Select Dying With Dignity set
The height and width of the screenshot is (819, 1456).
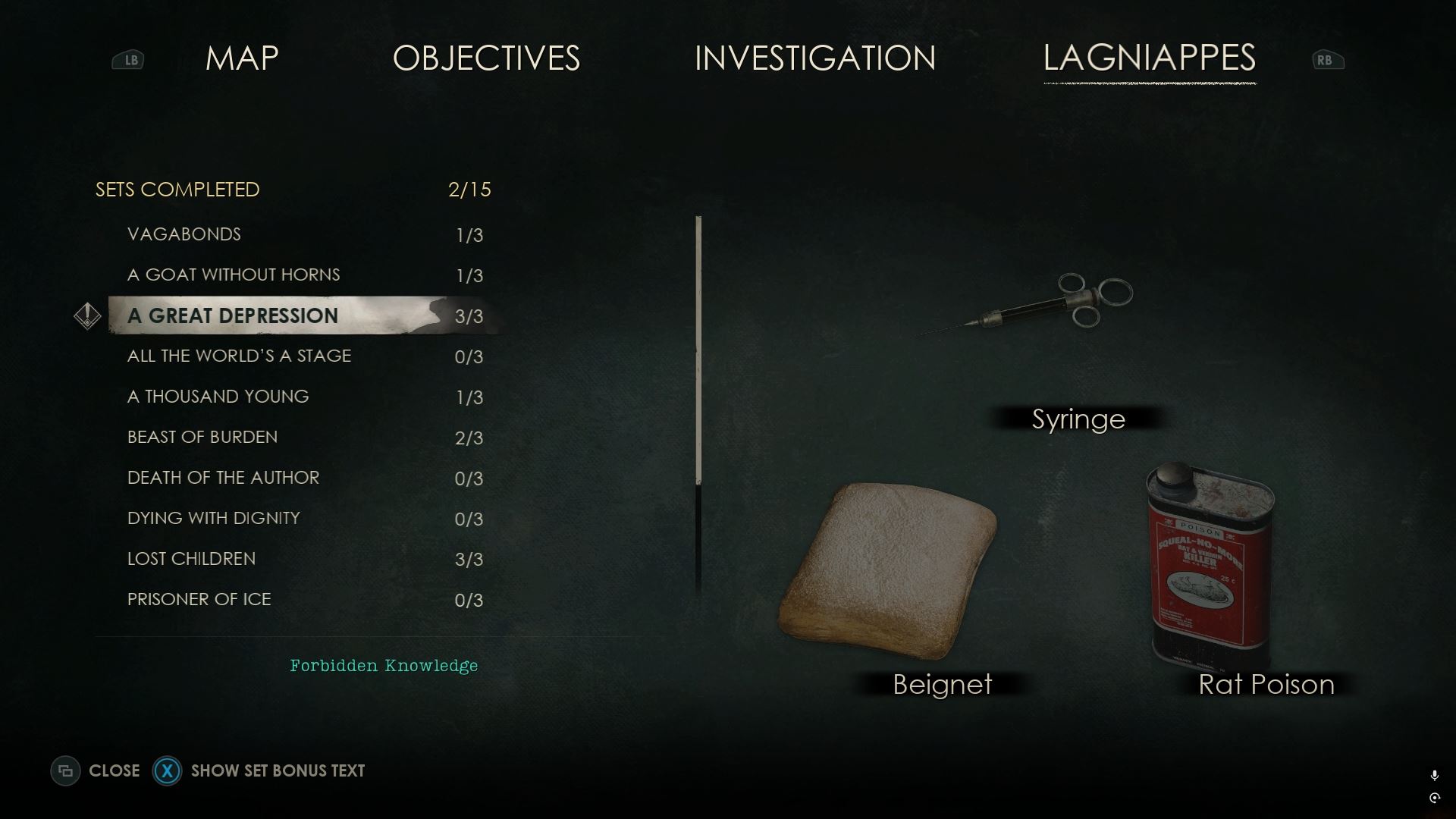(214, 518)
